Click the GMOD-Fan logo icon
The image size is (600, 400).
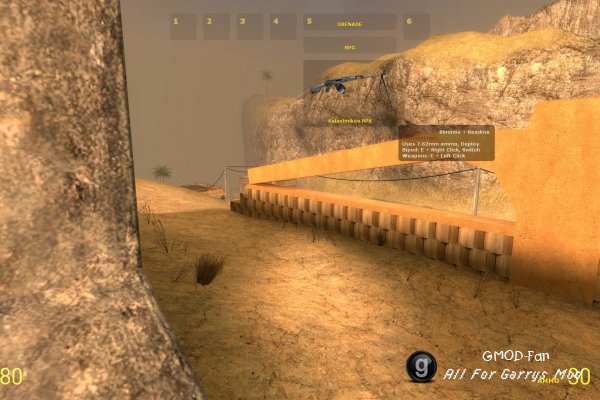point(421,367)
